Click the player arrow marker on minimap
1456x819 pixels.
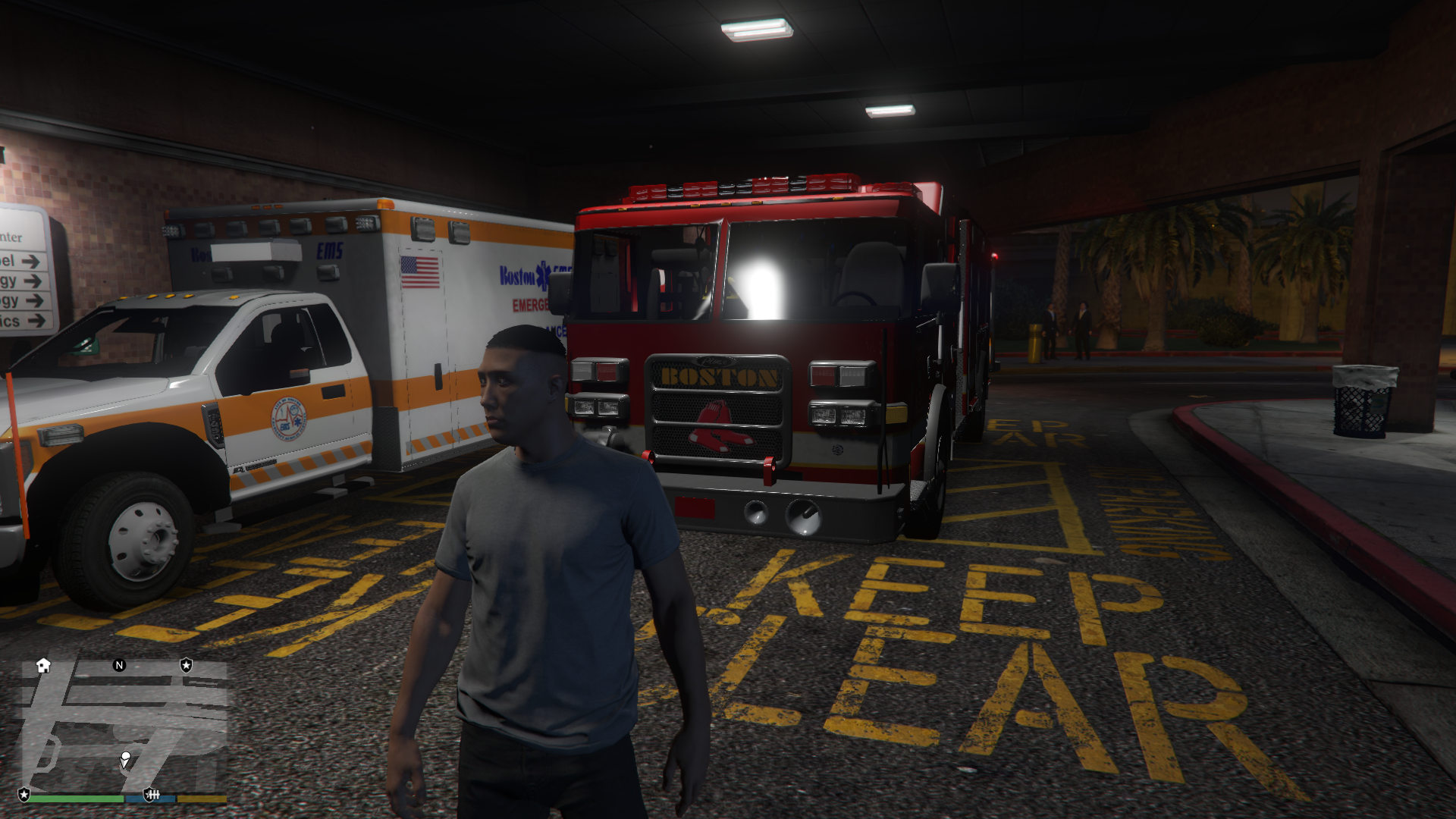tap(125, 758)
